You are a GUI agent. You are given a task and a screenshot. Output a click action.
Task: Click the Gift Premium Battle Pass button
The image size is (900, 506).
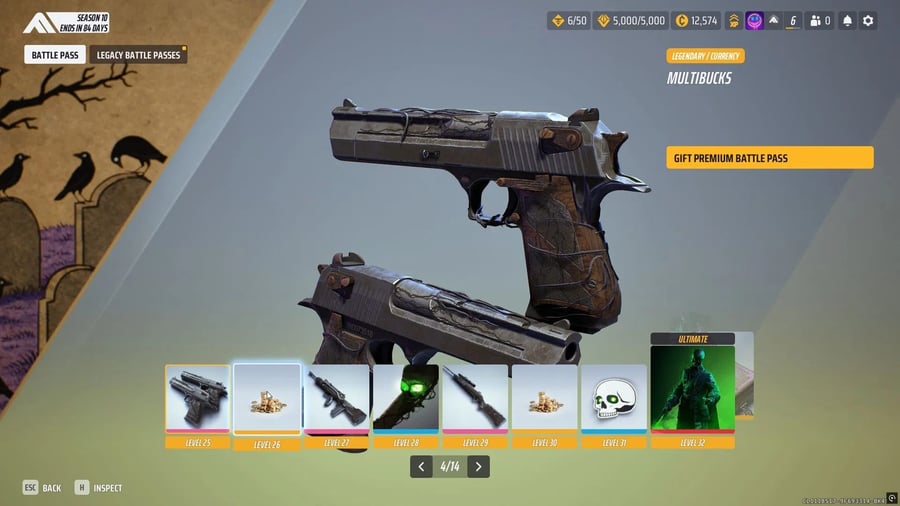coord(769,158)
